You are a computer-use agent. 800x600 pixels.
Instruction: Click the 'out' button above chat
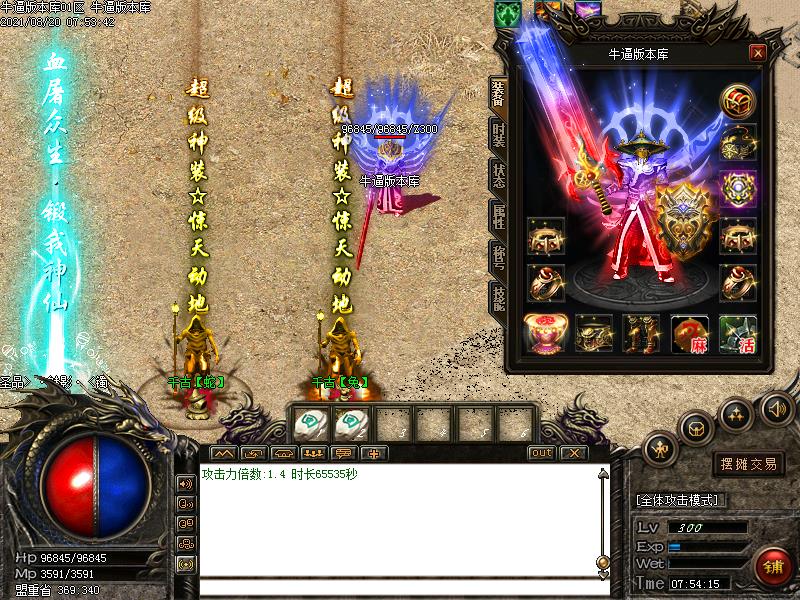point(541,453)
